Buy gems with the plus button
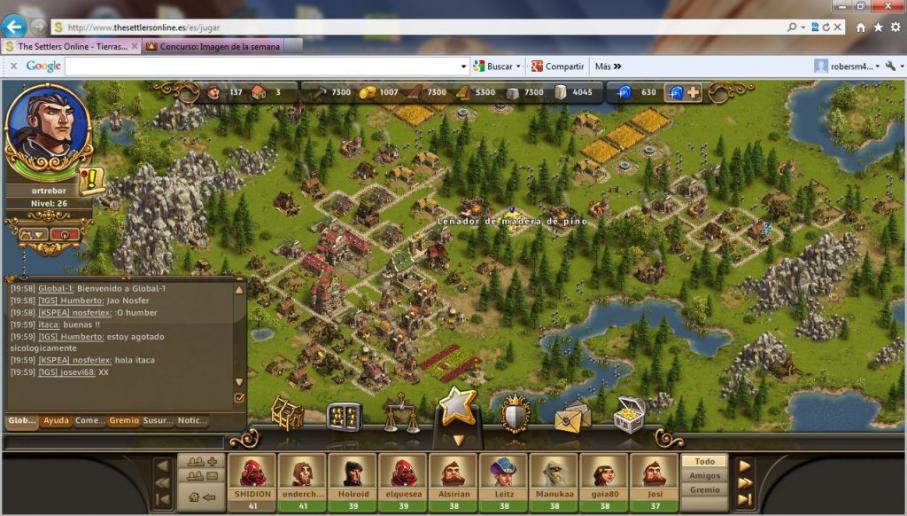Image resolution: width=907 pixels, height=516 pixels. pyautogui.click(x=692, y=92)
